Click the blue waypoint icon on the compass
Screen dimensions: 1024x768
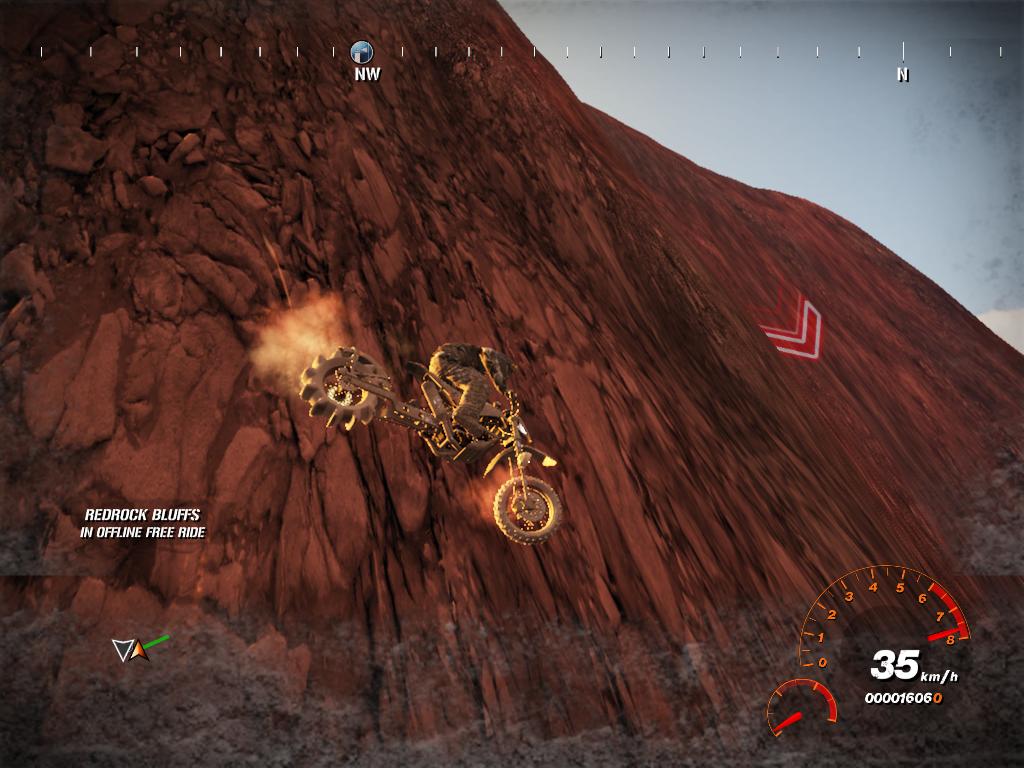tap(362, 52)
